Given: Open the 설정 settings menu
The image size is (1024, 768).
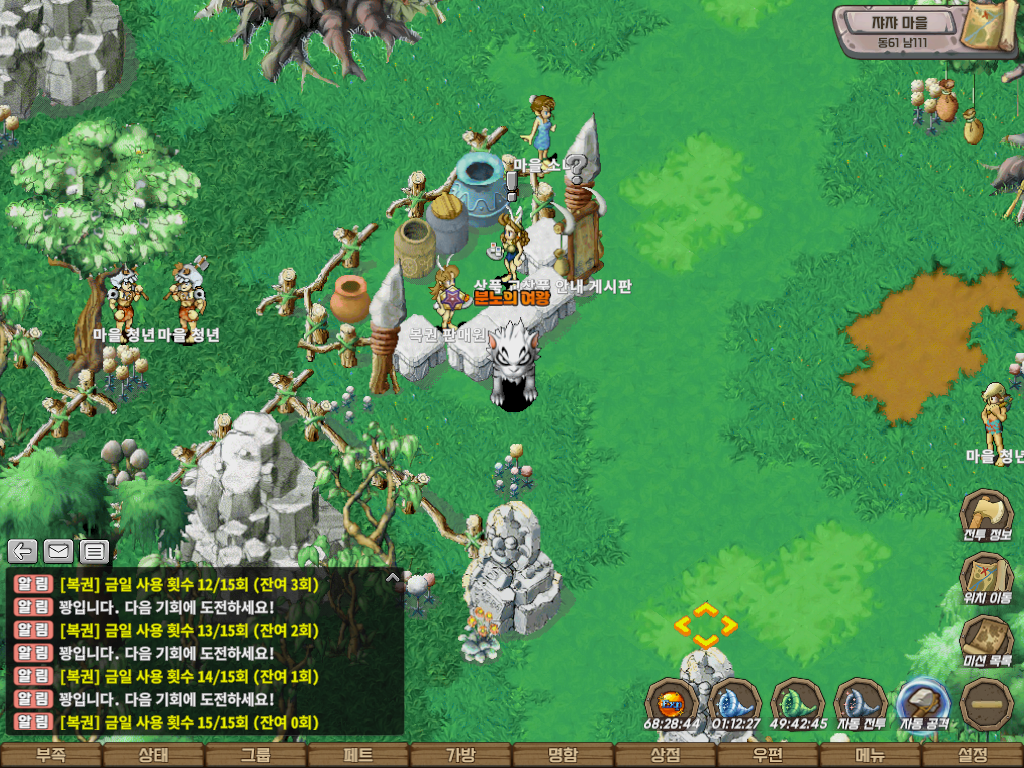Looking at the screenshot, I should click(972, 756).
